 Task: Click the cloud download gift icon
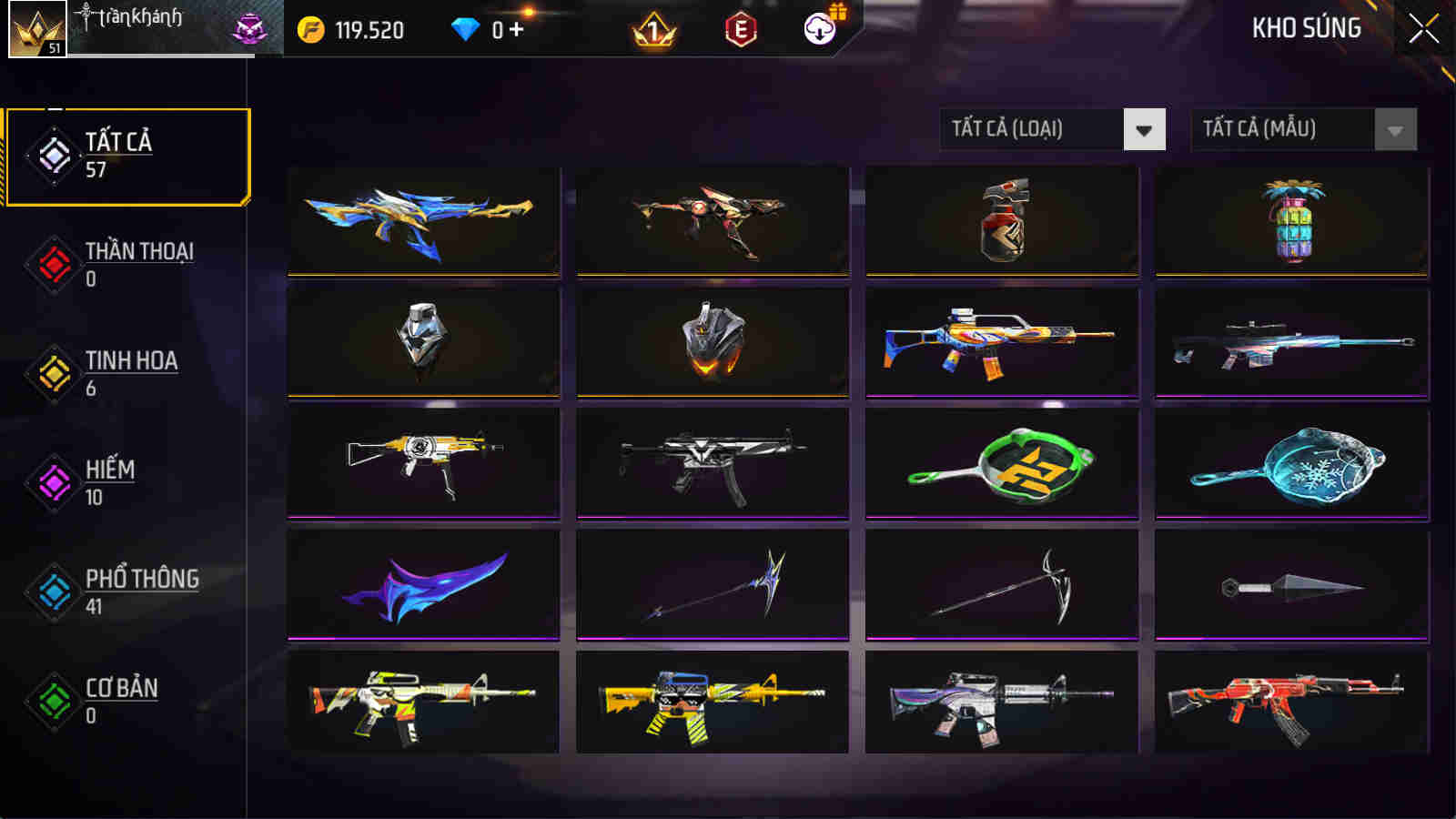tap(824, 30)
